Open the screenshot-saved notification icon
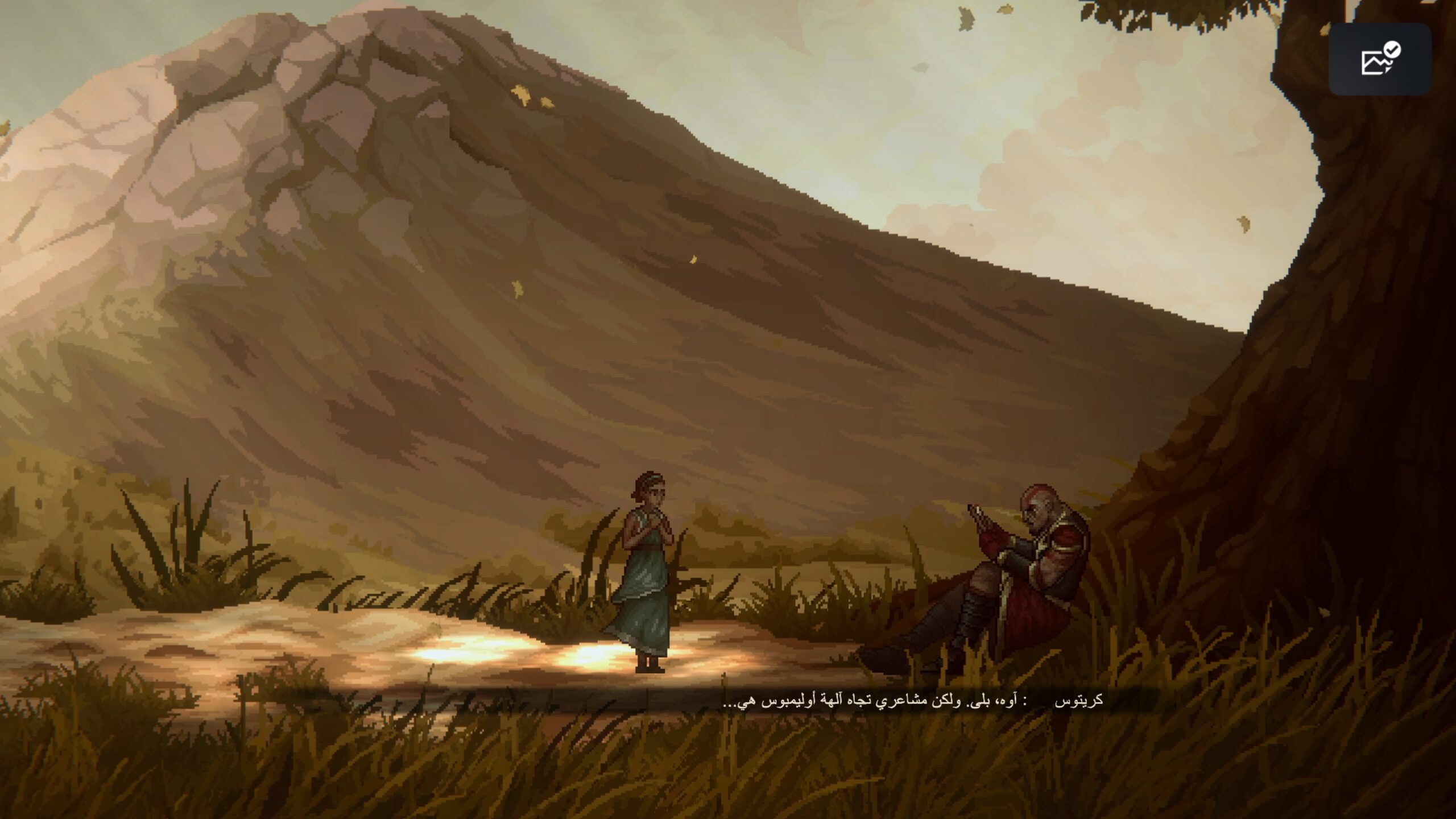 1379,59
